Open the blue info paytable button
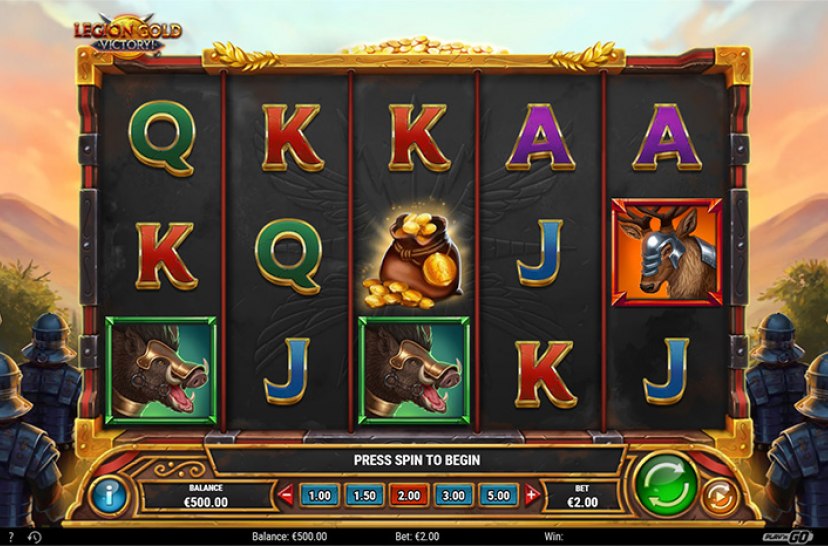This screenshot has width=828, height=546. [108, 495]
